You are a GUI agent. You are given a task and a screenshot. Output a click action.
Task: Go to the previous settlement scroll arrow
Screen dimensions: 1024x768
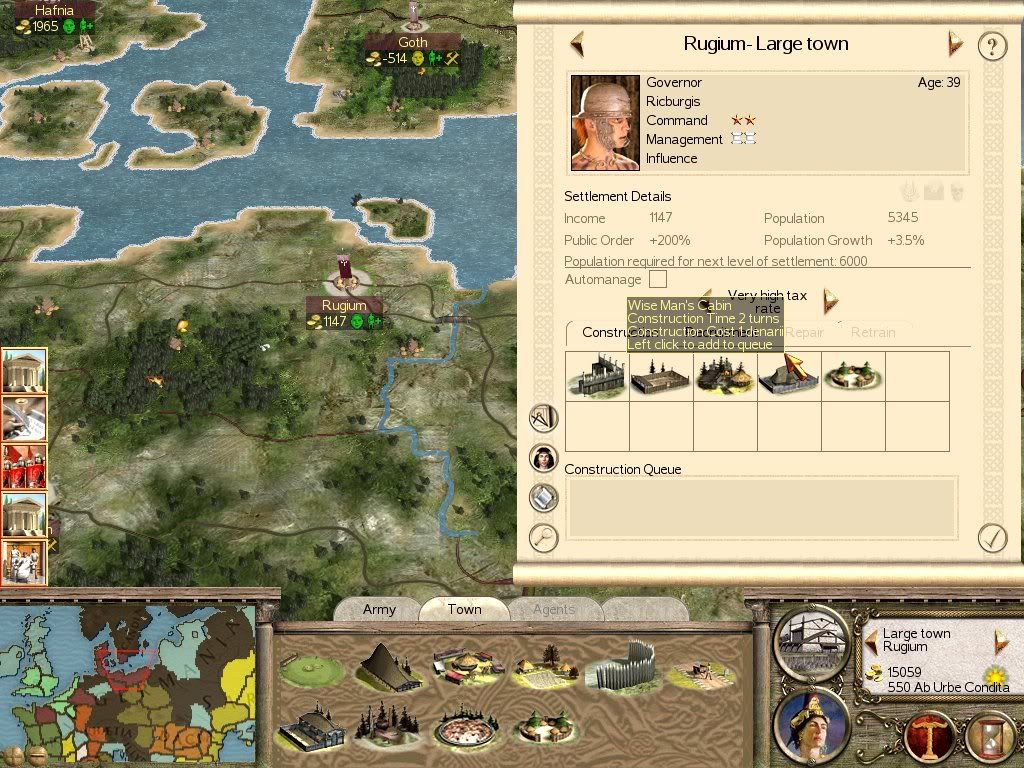(x=576, y=44)
